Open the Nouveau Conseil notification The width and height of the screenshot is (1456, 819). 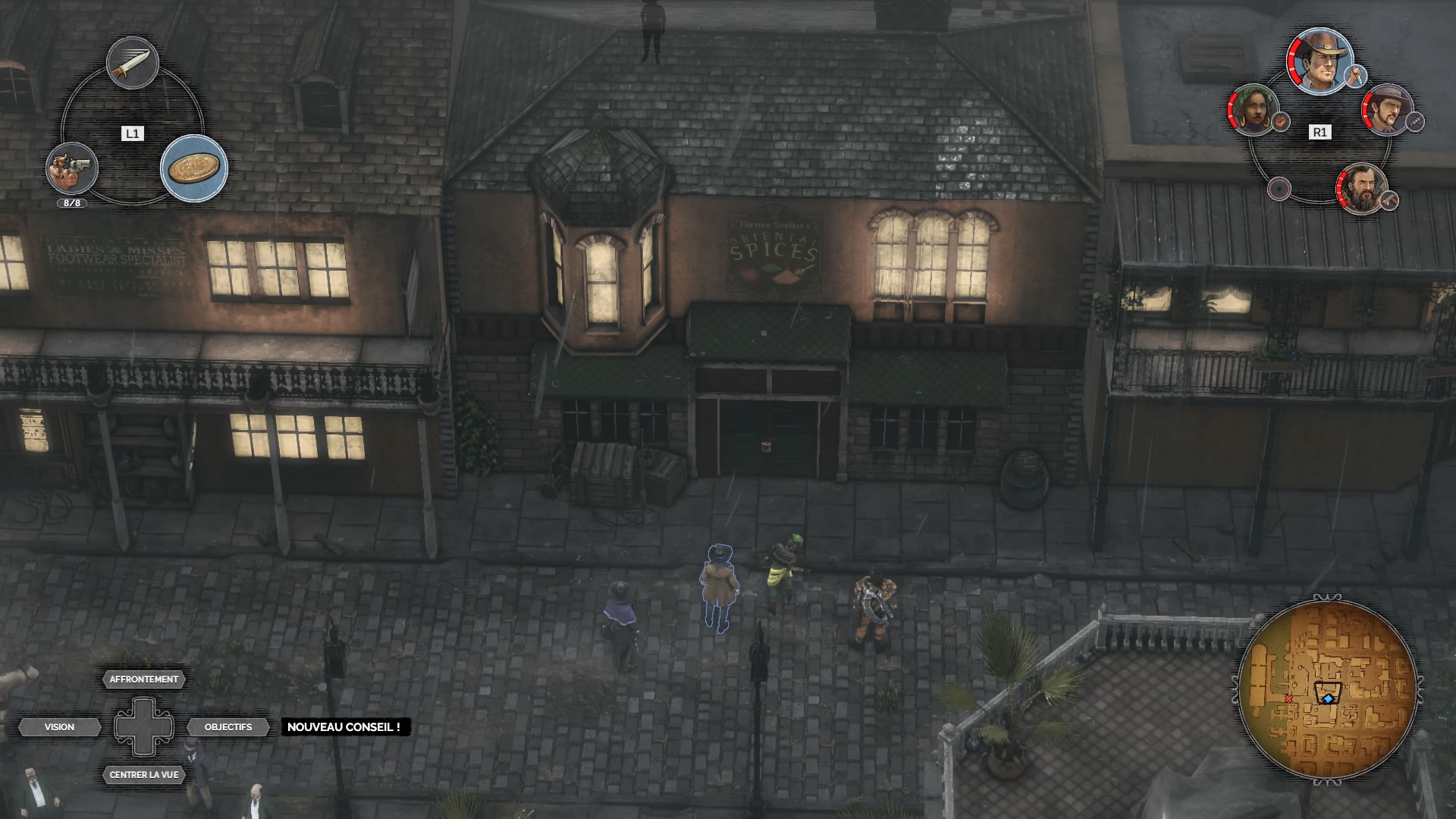(x=344, y=727)
